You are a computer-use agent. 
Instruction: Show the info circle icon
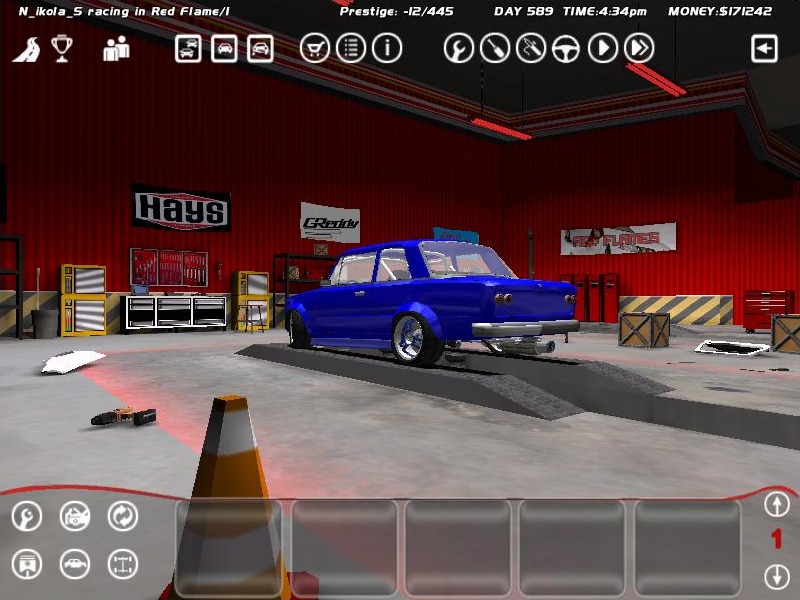pos(387,48)
